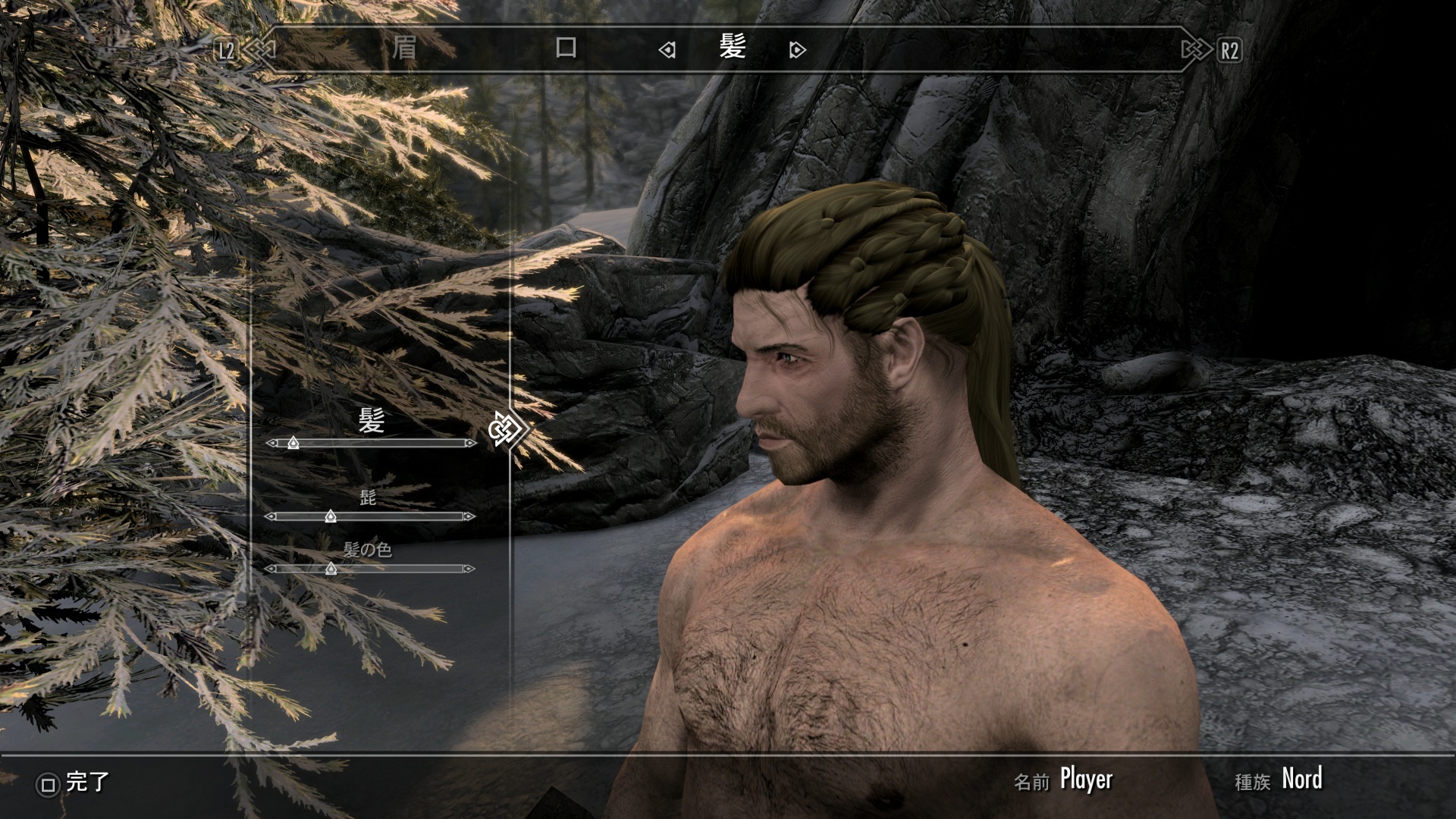1456x819 pixels.
Task: Click the left end arrow of the 髪の色 slider
Action: coord(271,569)
